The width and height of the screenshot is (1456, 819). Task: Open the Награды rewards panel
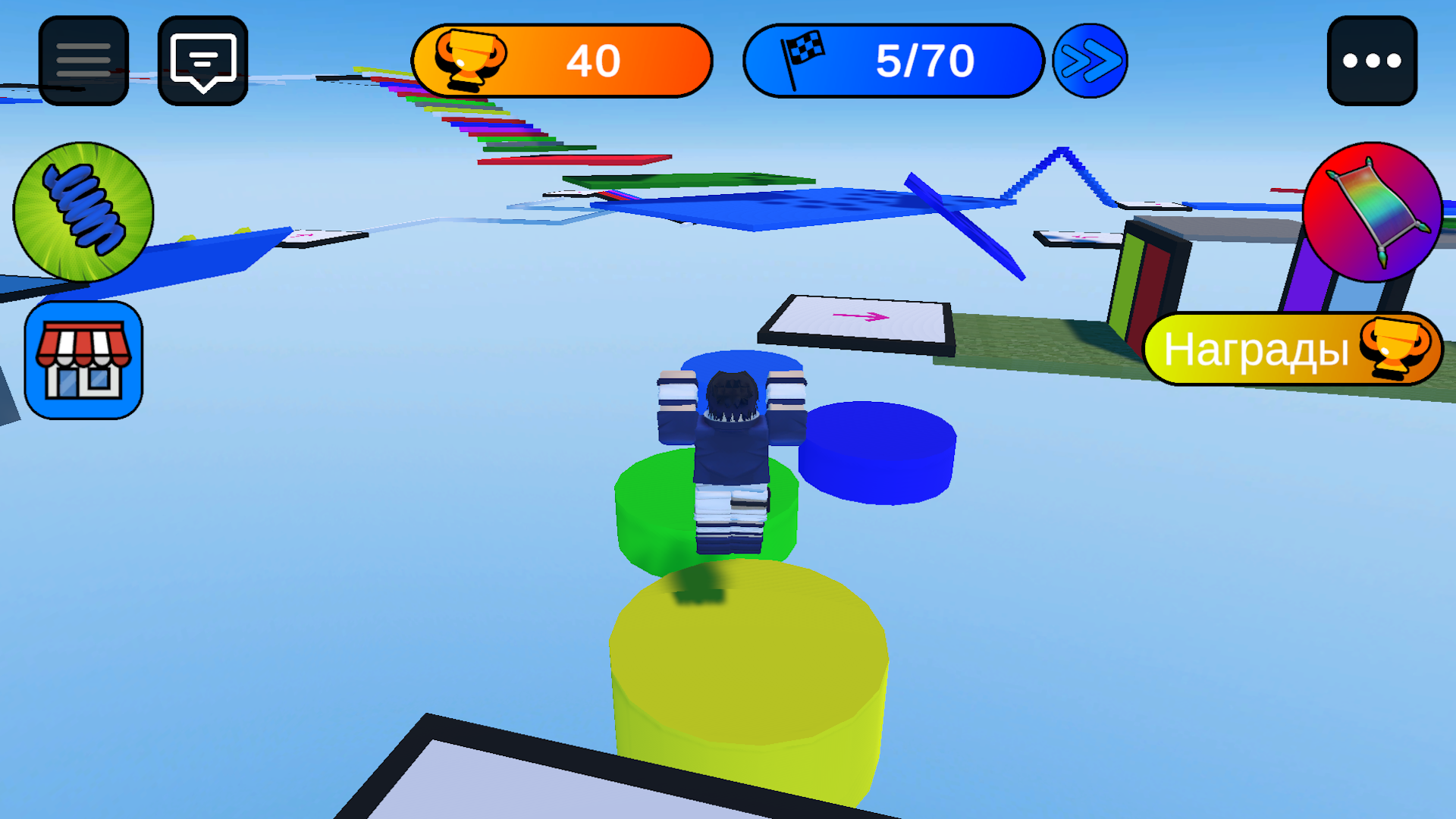(1259, 349)
